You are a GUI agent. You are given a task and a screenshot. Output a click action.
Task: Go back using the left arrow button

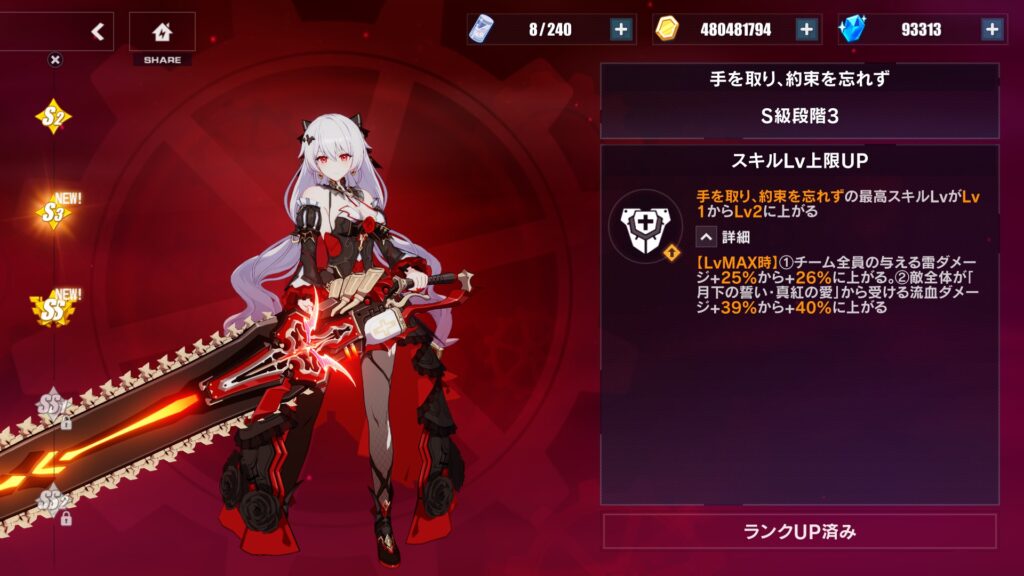pyautogui.click(x=97, y=31)
